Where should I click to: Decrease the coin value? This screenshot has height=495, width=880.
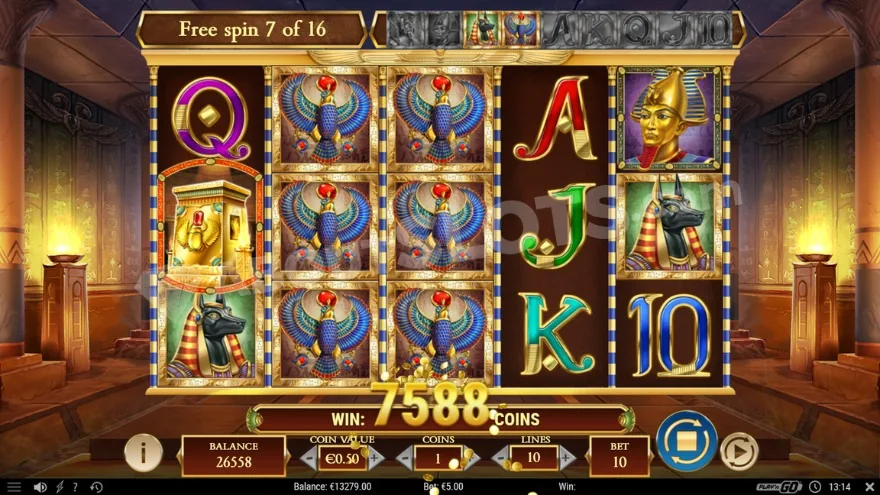pos(308,458)
